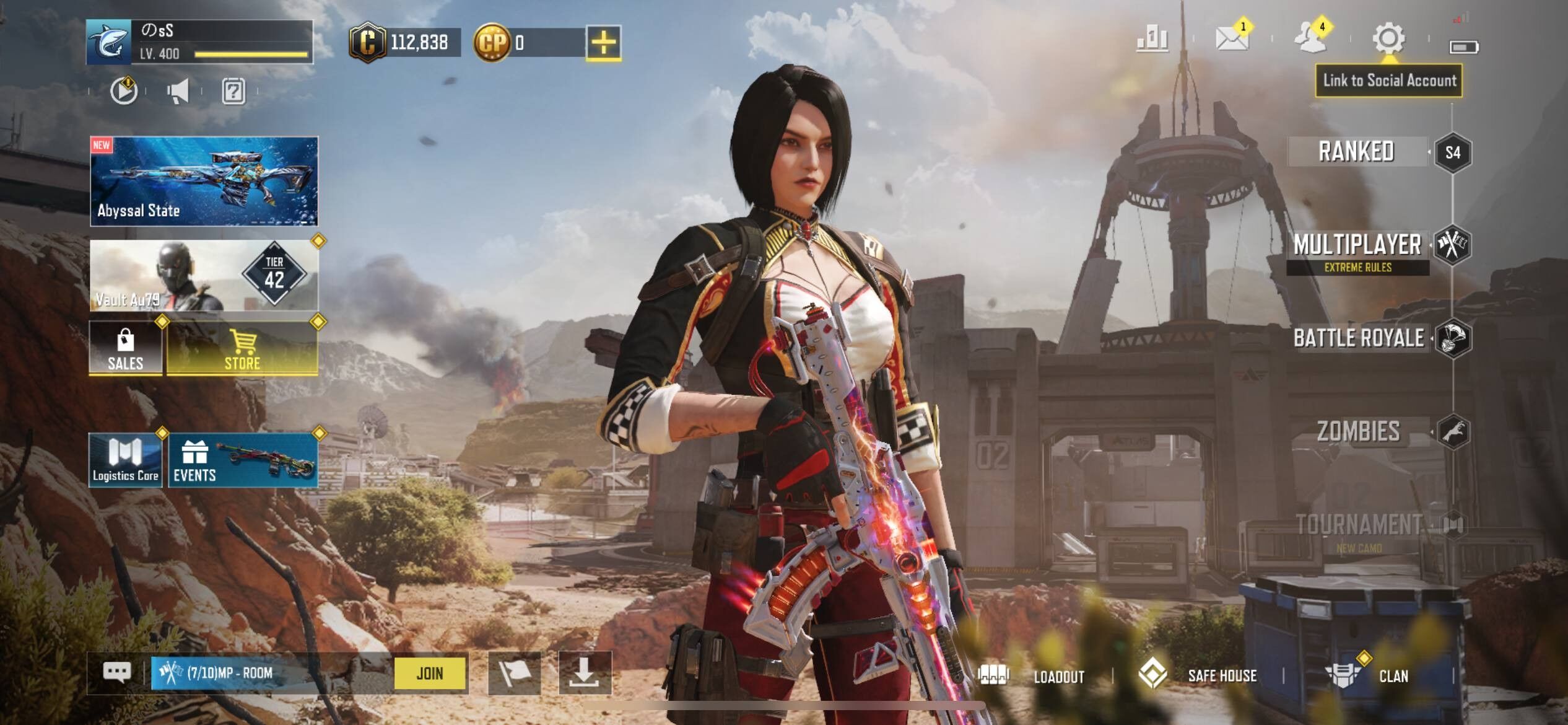Select the Tournament mode
Screen dimensions: 1568x725
[x=1358, y=525]
